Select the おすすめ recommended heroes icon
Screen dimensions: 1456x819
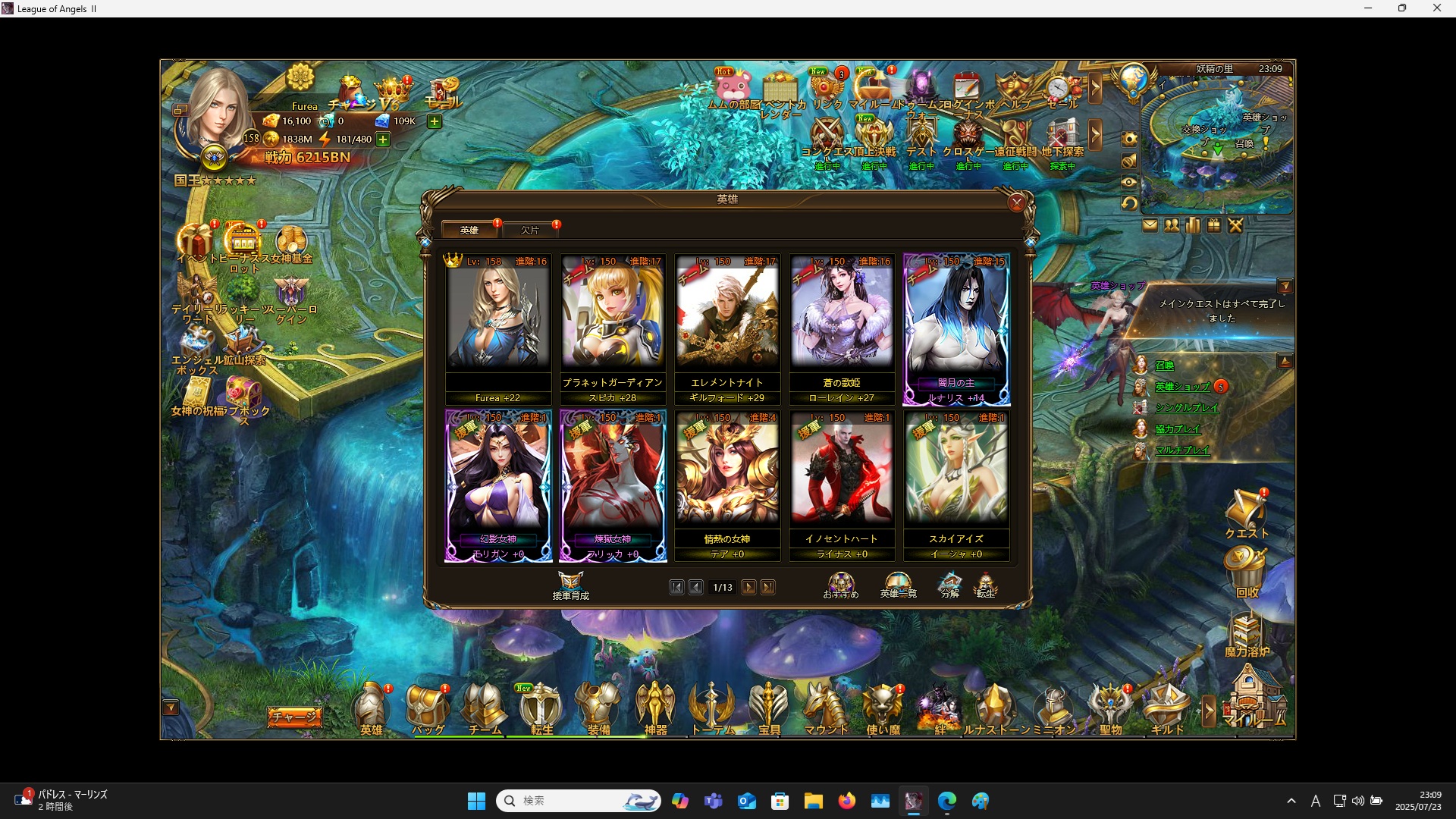point(839,584)
